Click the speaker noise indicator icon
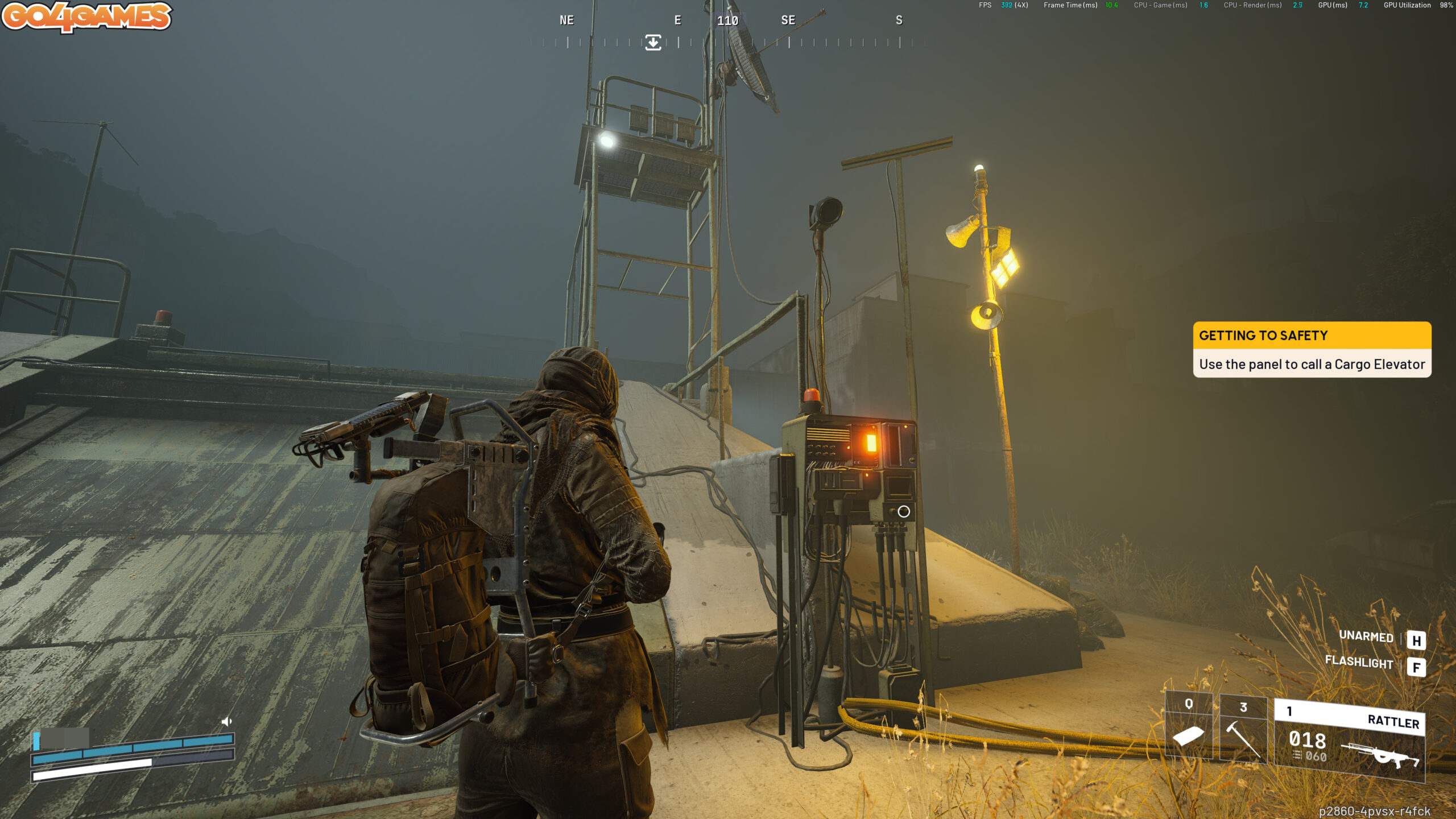This screenshot has height=819, width=1456. coord(226,721)
